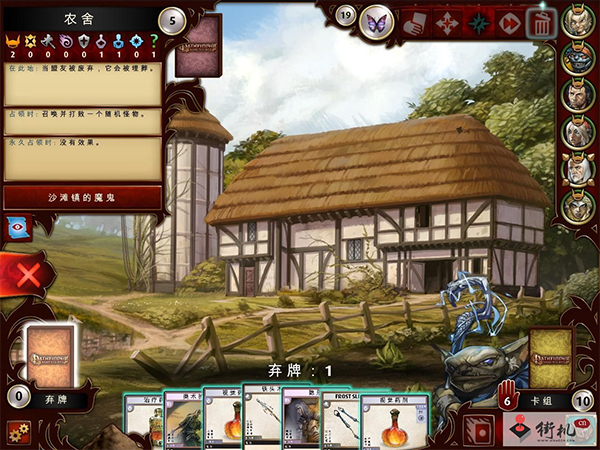
Task: Open the 沙滩镇的魔鬼 scenario button
Action: [x=82, y=197]
